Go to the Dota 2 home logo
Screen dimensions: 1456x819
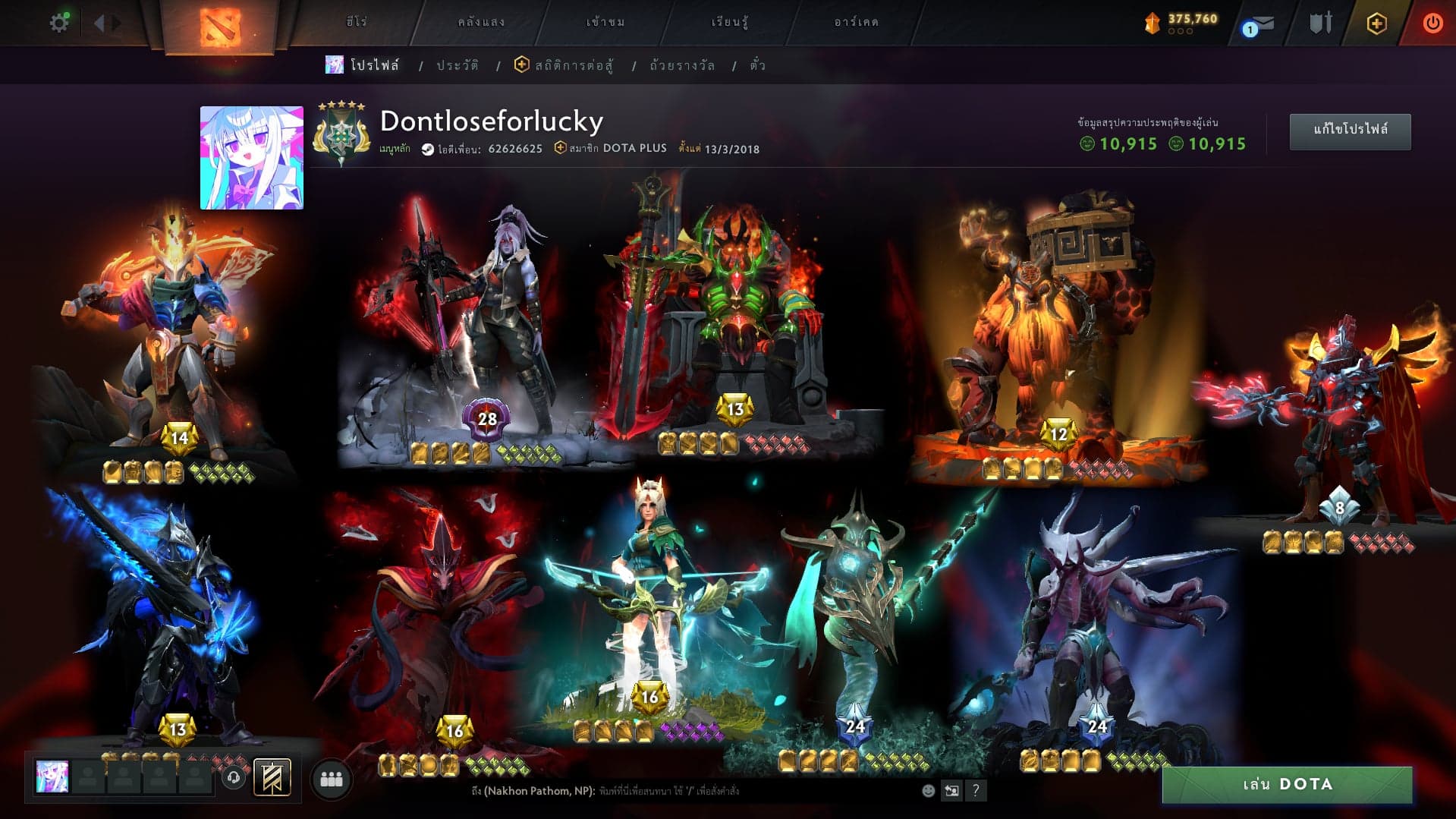[x=219, y=27]
